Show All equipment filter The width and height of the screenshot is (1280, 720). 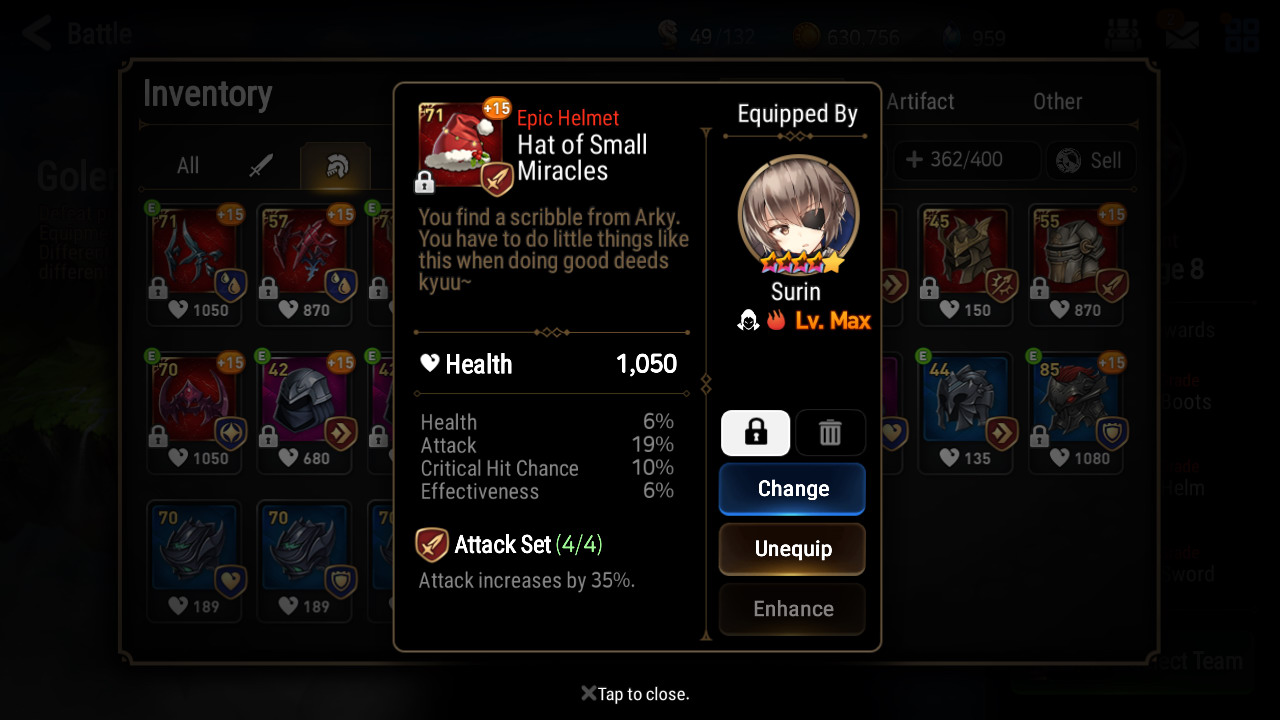tap(188, 165)
